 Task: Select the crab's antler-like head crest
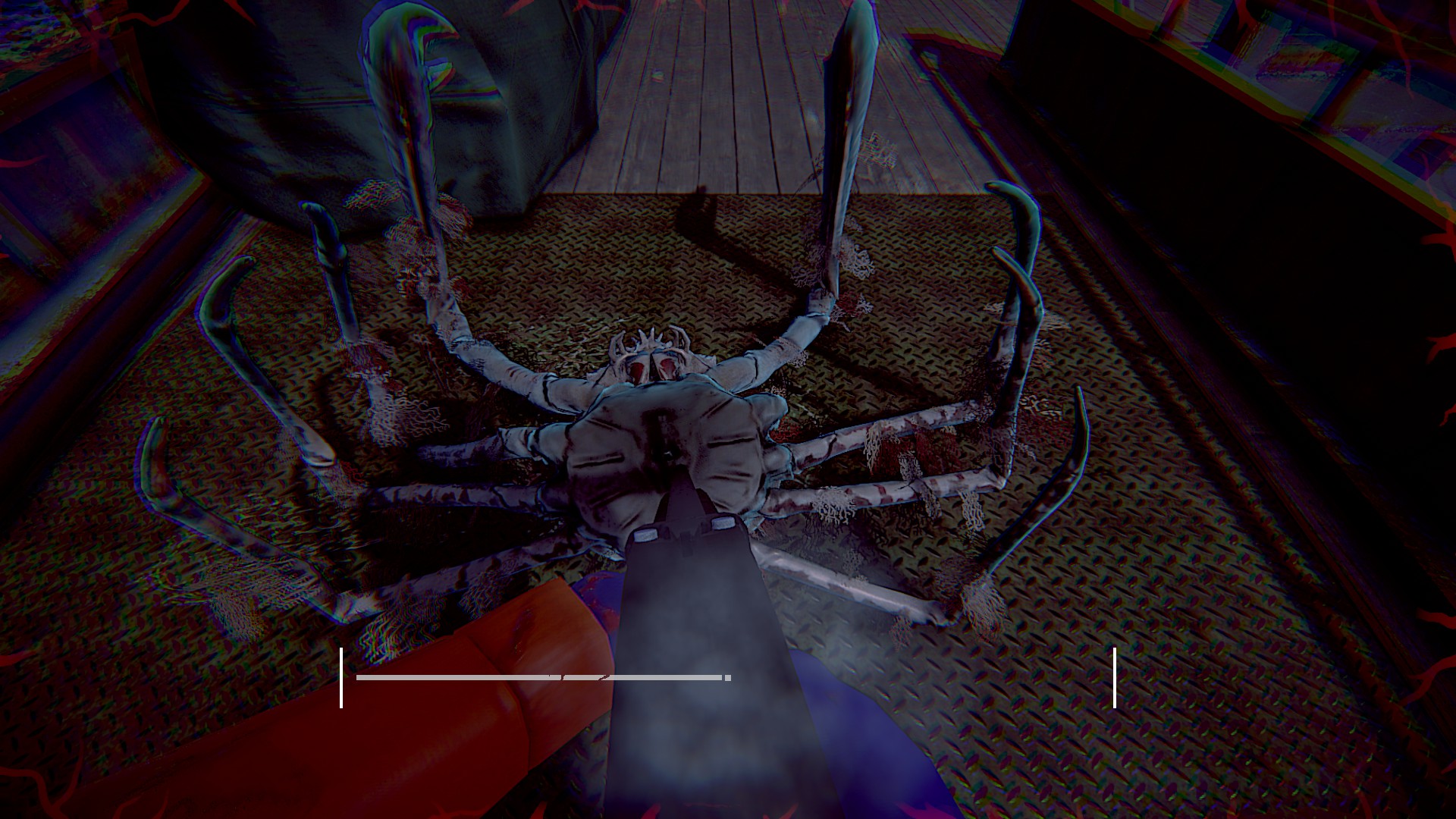(x=649, y=338)
